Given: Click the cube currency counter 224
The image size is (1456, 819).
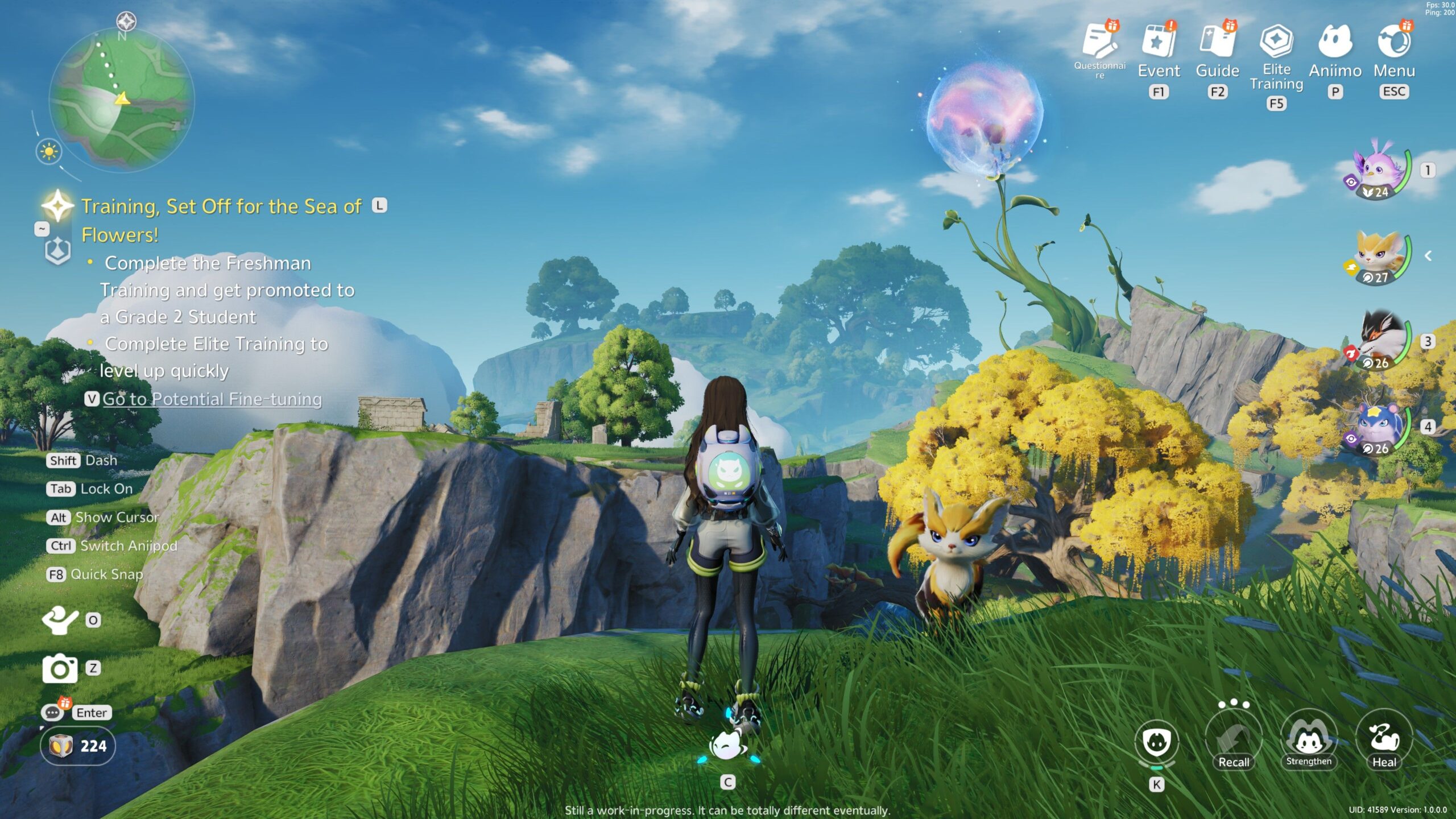Looking at the screenshot, I should click(78, 746).
